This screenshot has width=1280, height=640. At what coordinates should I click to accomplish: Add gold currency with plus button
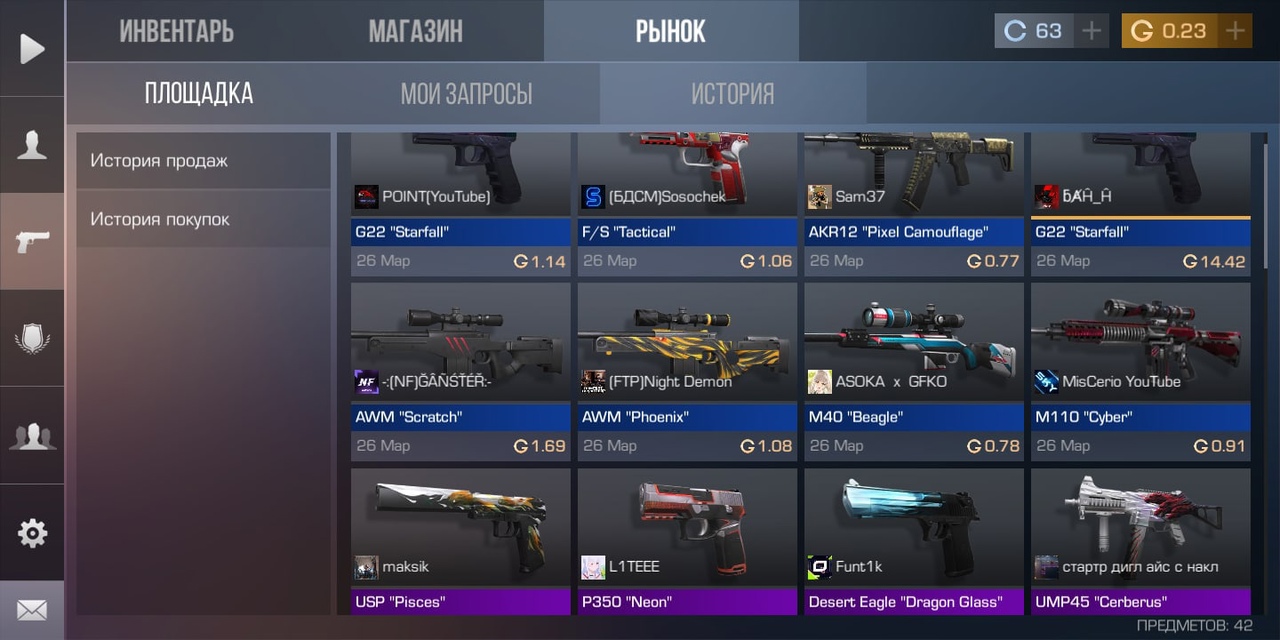click(x=1236, y=31)
